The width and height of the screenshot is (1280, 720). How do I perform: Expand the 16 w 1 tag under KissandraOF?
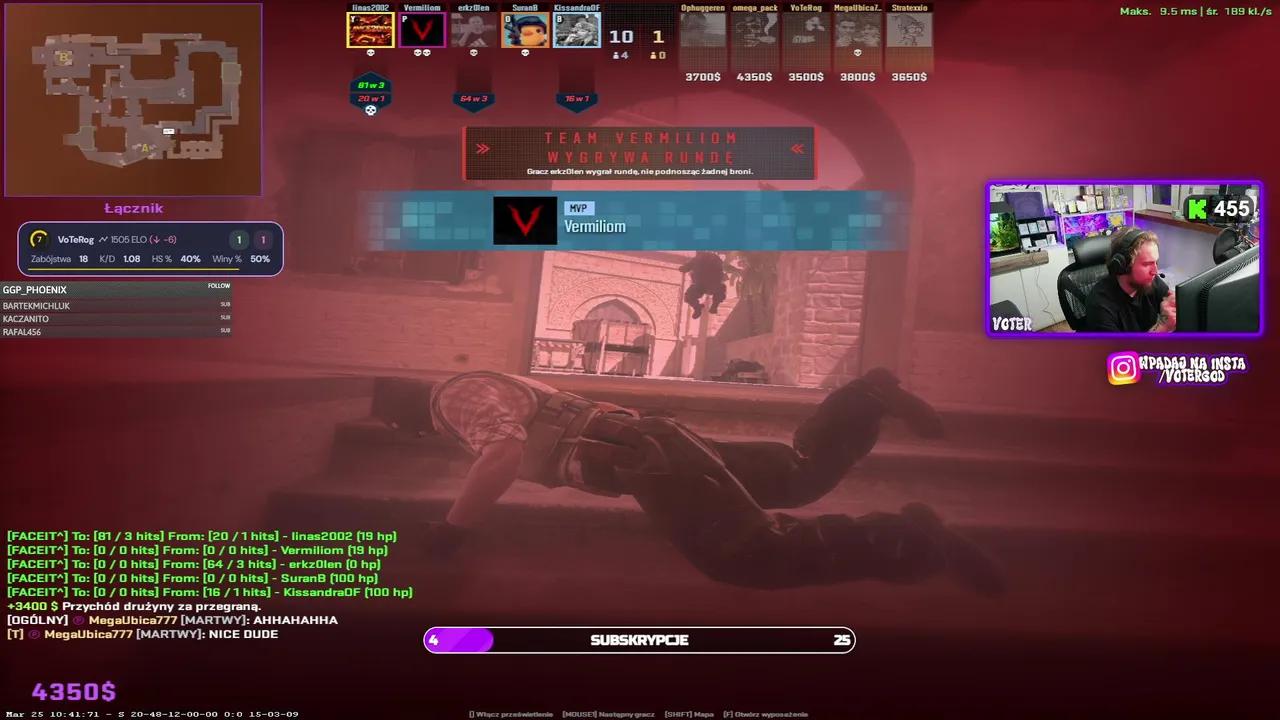(577, 99)
